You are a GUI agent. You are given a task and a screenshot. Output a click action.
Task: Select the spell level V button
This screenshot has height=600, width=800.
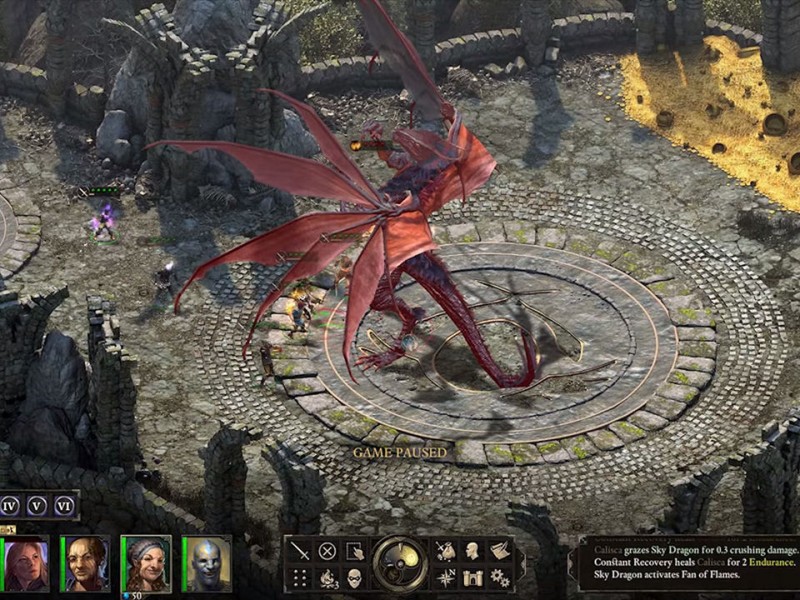coord(37,505)
